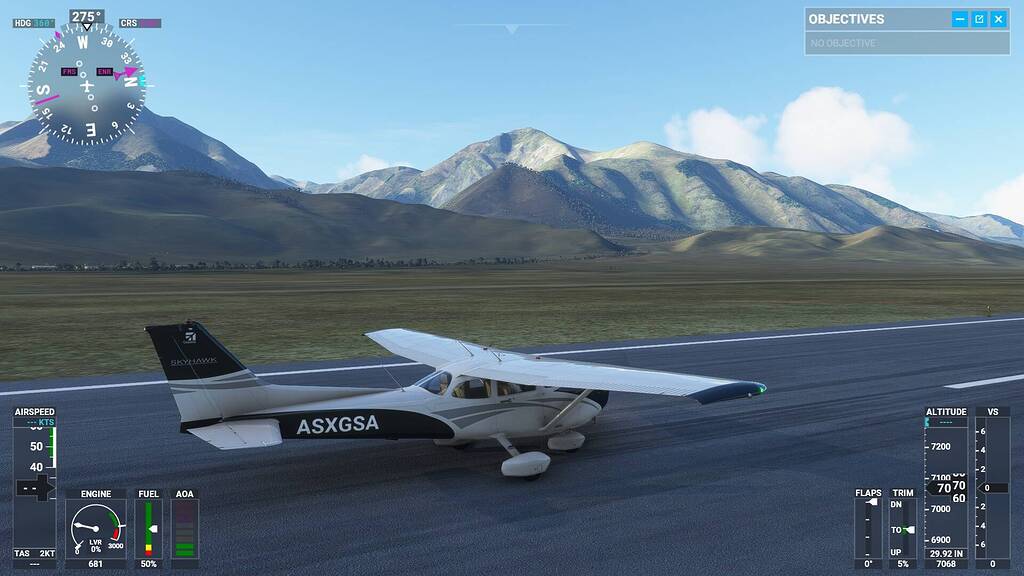Minimize the Objectives panel

[x=960, y=19]
